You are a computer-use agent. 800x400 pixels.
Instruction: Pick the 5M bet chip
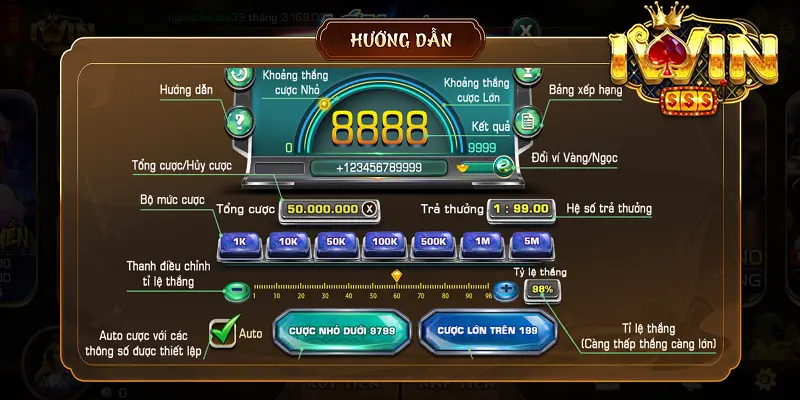tap(530, 243)
